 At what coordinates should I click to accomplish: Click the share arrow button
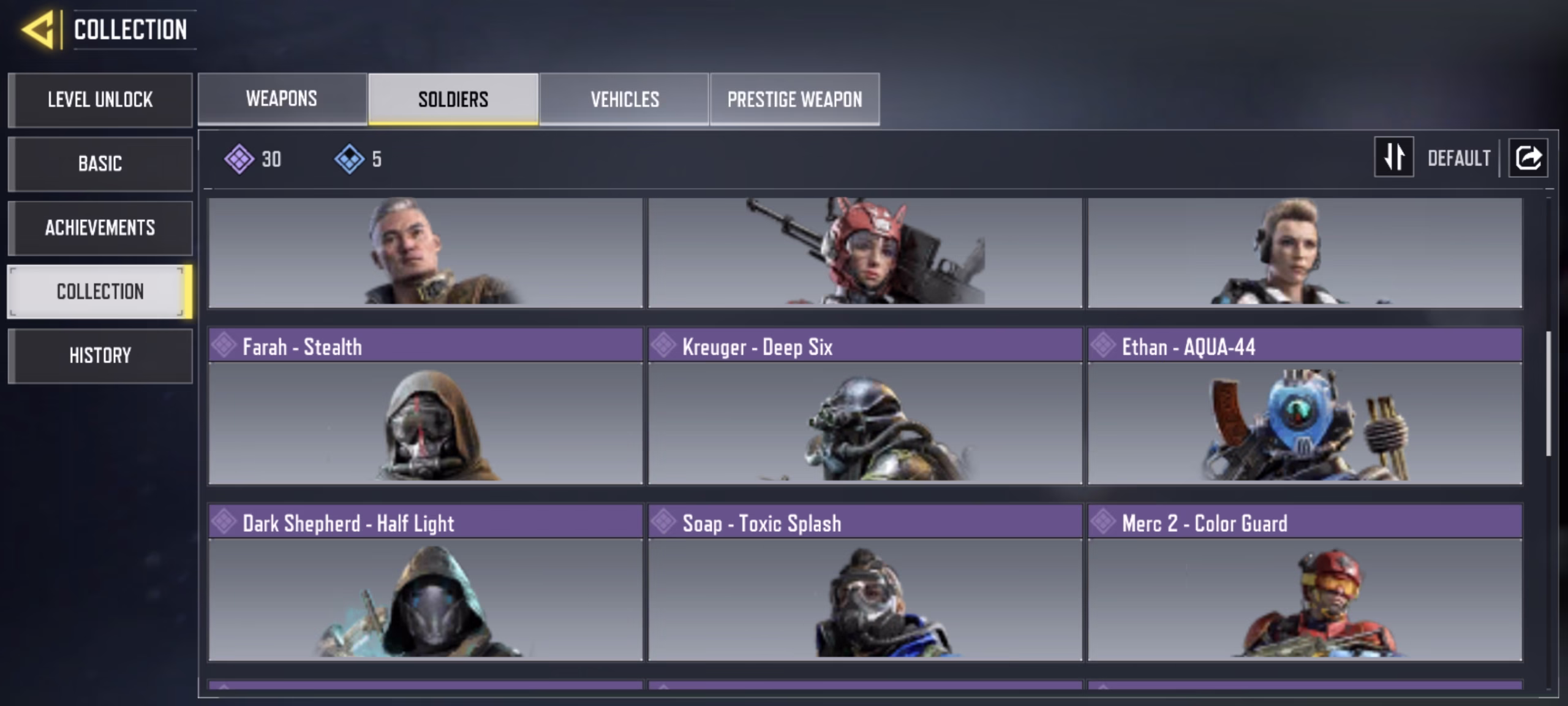point(1528,158)
